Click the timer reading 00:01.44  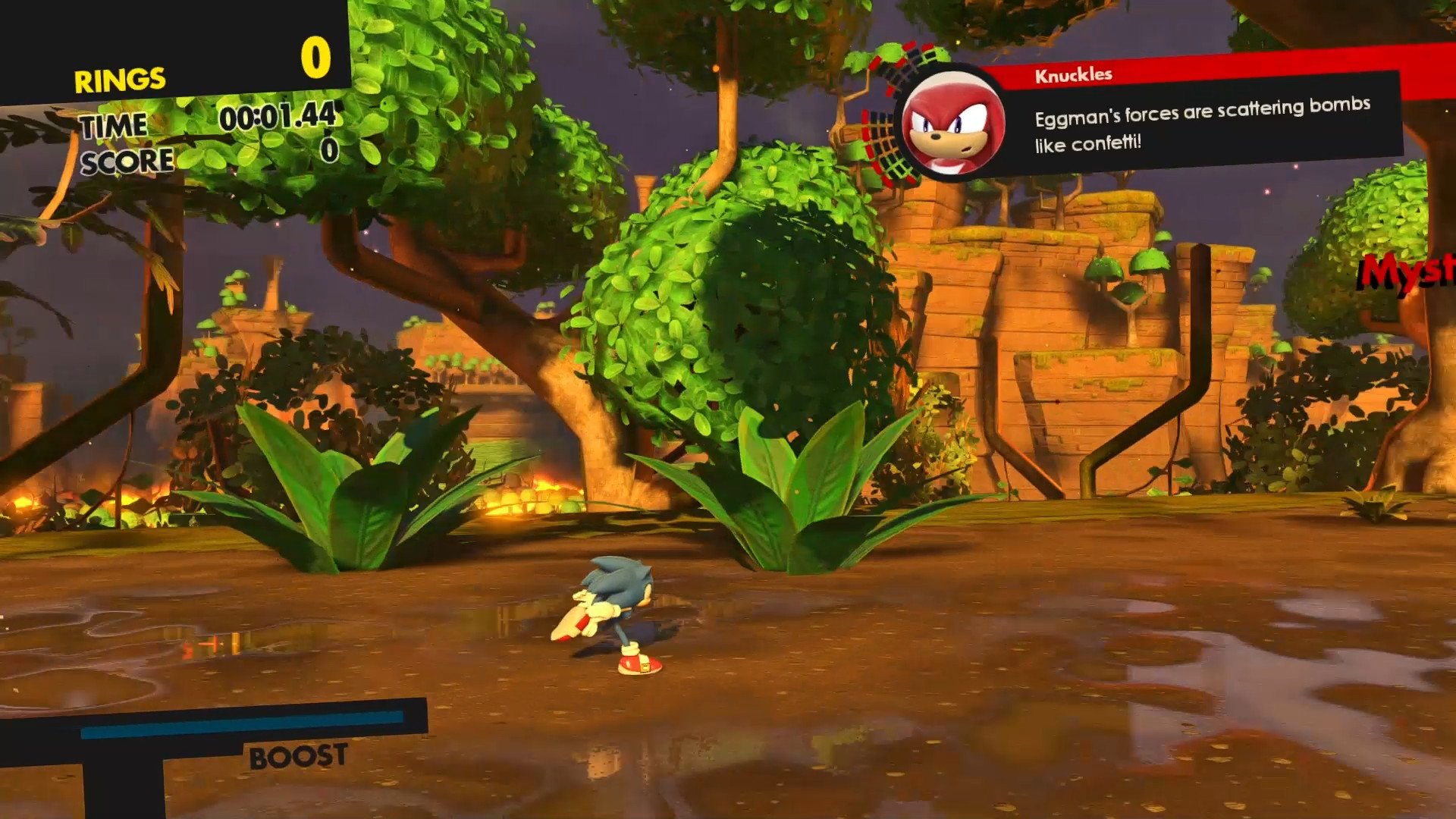277,119
